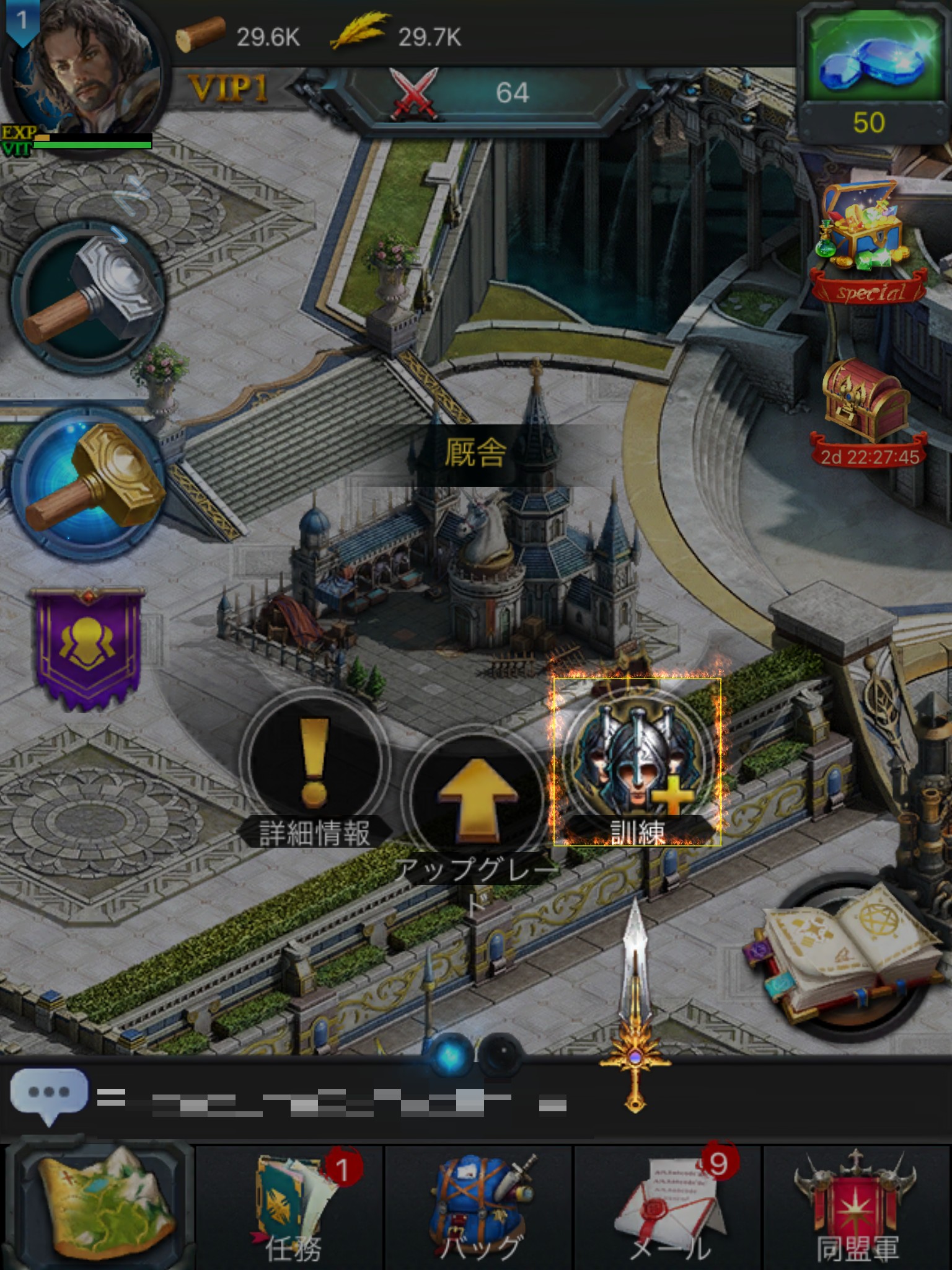952x1270 pixels.
Task: Open the 同盟軍 alliance menu
Action: click(857, 1206)
